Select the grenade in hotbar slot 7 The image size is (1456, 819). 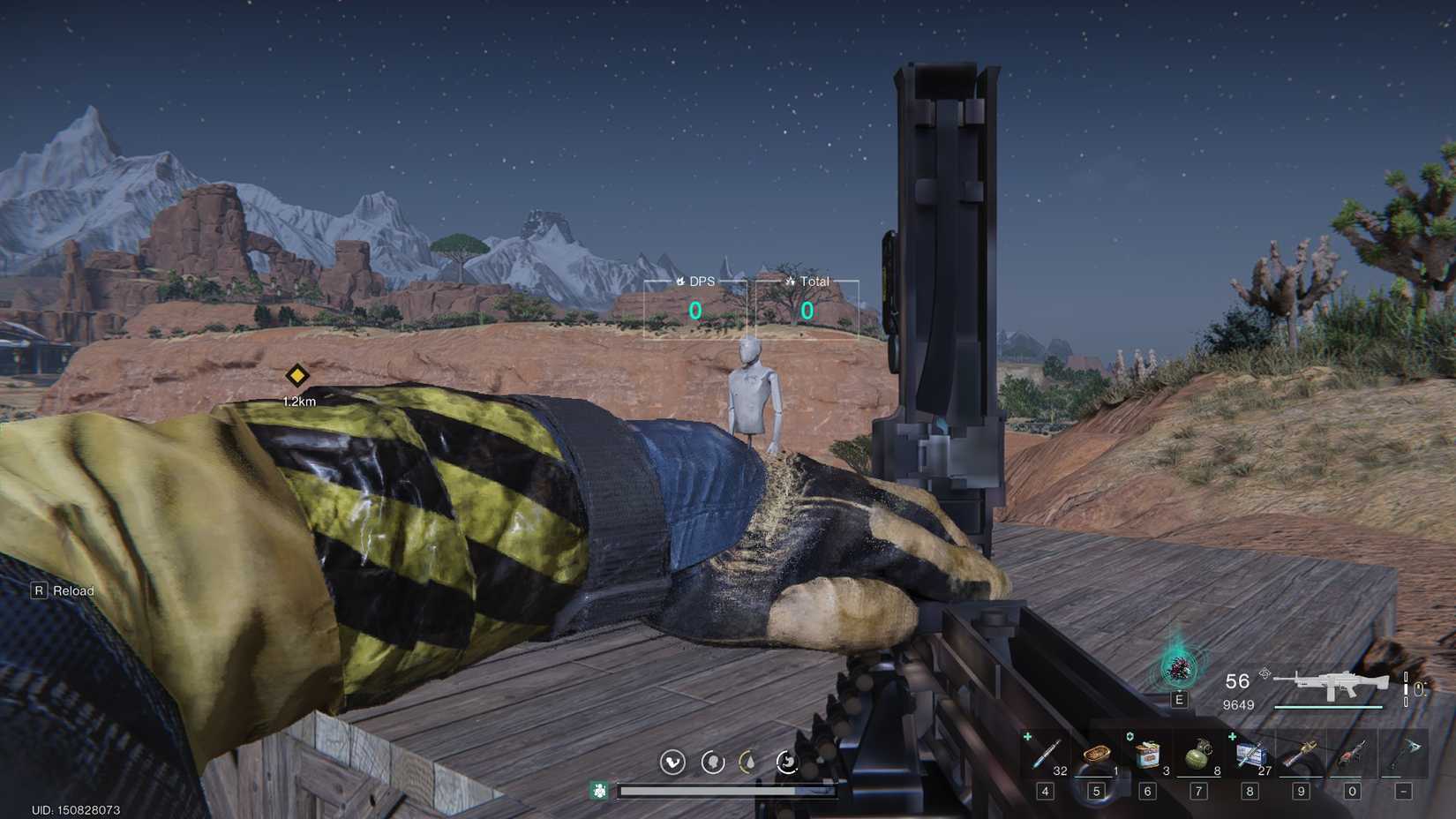click(x=1198, y=754)
